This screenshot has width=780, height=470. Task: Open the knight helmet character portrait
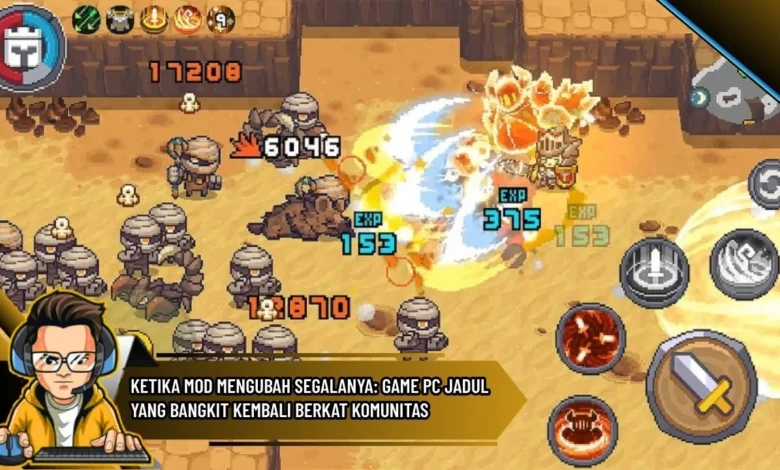pyautogui.click(x=28, y=47)
